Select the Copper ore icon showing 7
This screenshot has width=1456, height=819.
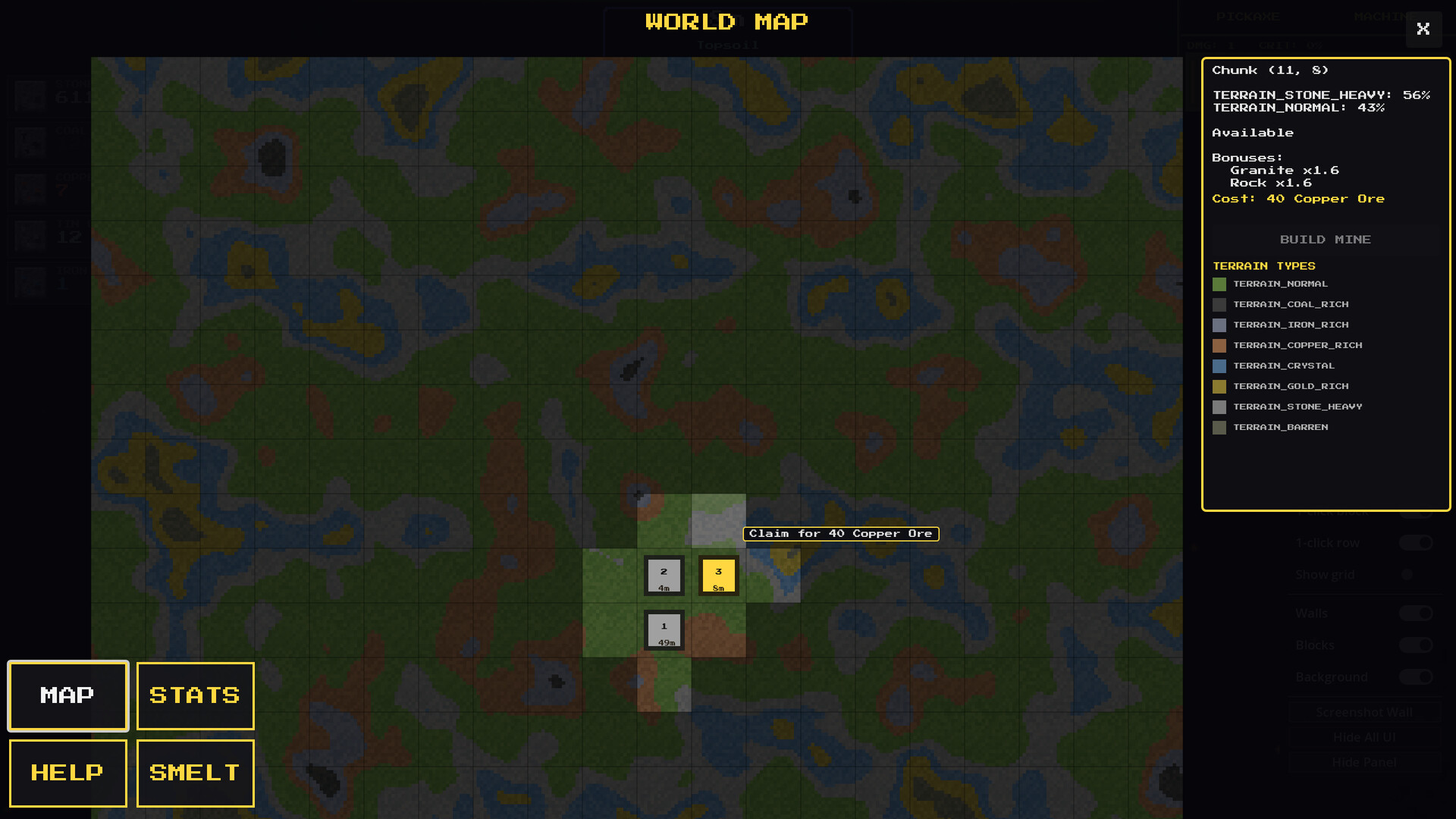[x=30, y=190]
